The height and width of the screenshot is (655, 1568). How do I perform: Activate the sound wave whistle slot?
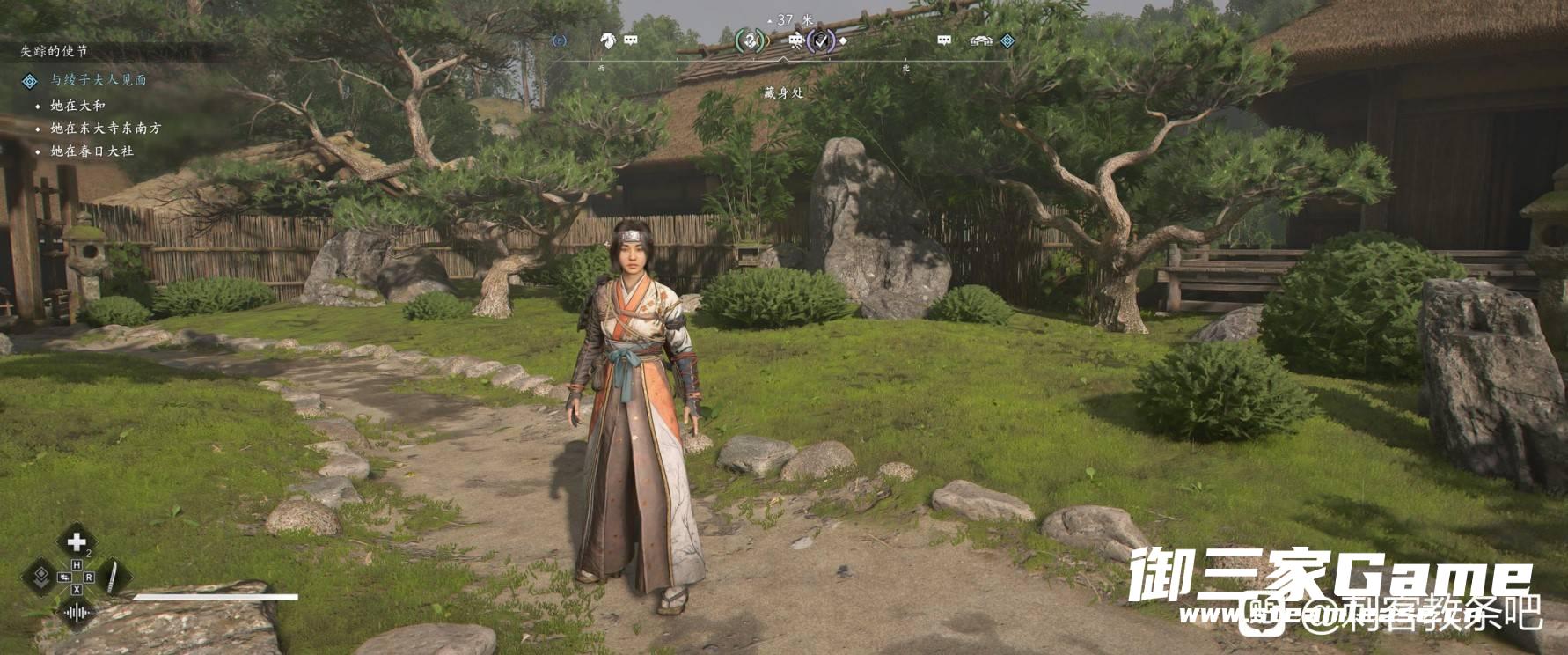pyautogui.click(x=77, y=612)
